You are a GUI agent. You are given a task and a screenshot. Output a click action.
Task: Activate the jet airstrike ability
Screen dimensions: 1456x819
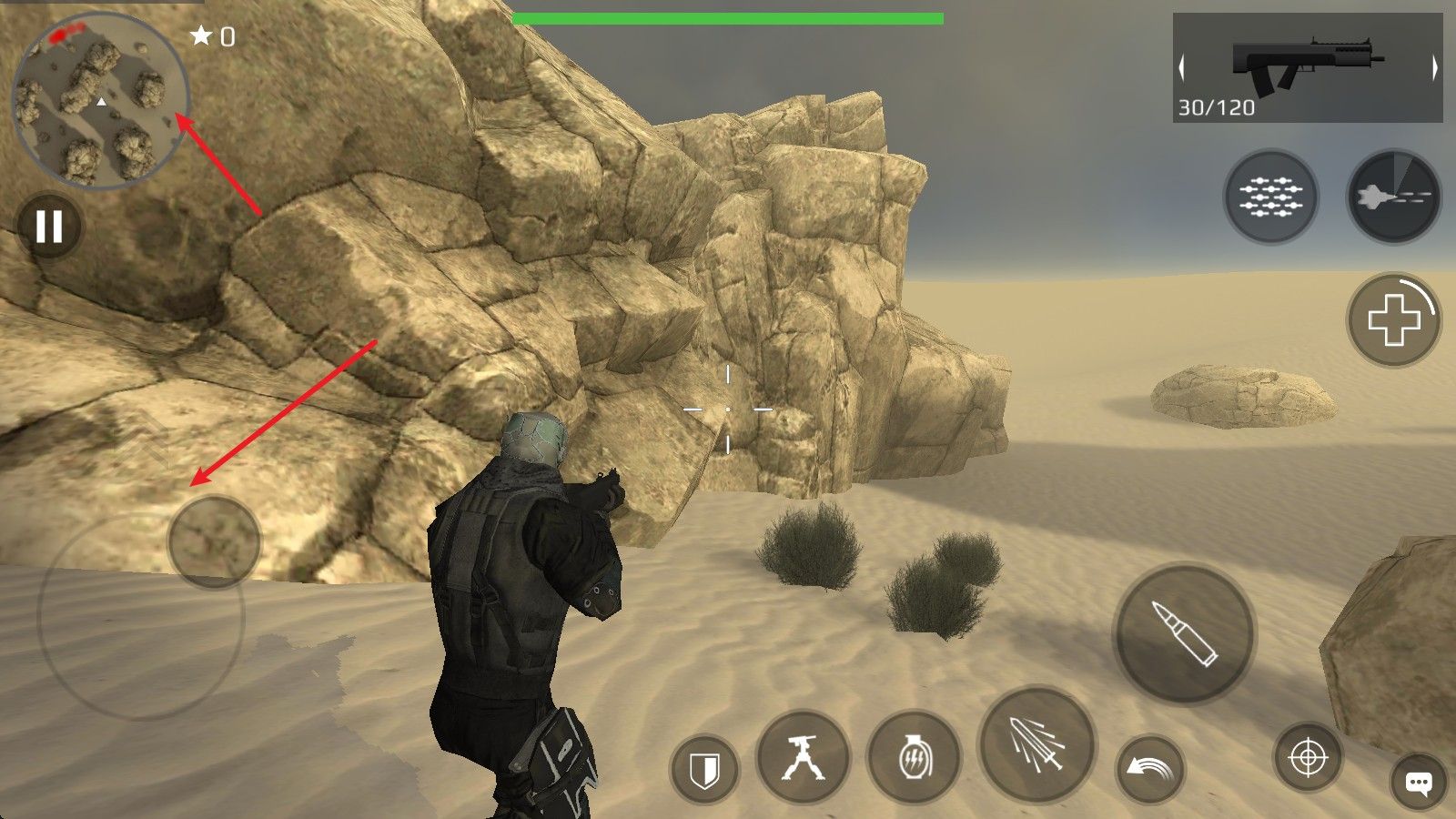click(1392, 197)
